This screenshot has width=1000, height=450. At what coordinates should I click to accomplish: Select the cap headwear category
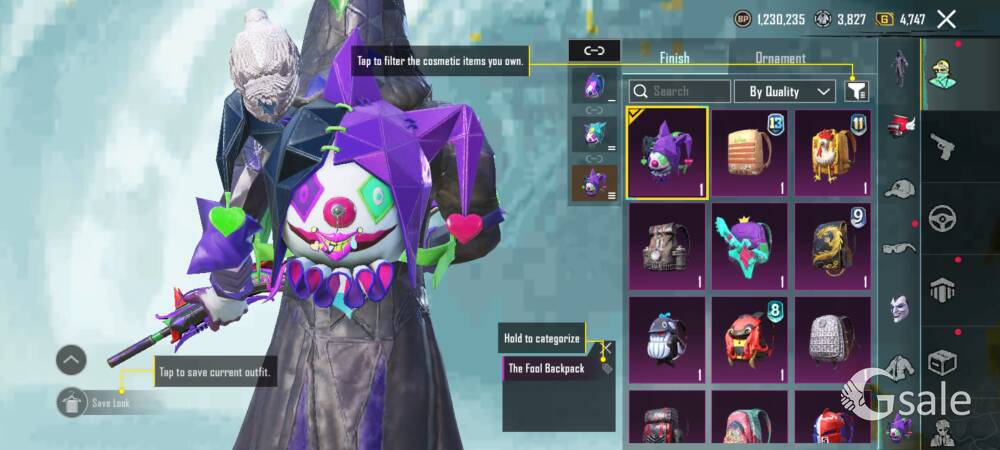(901, 189)
